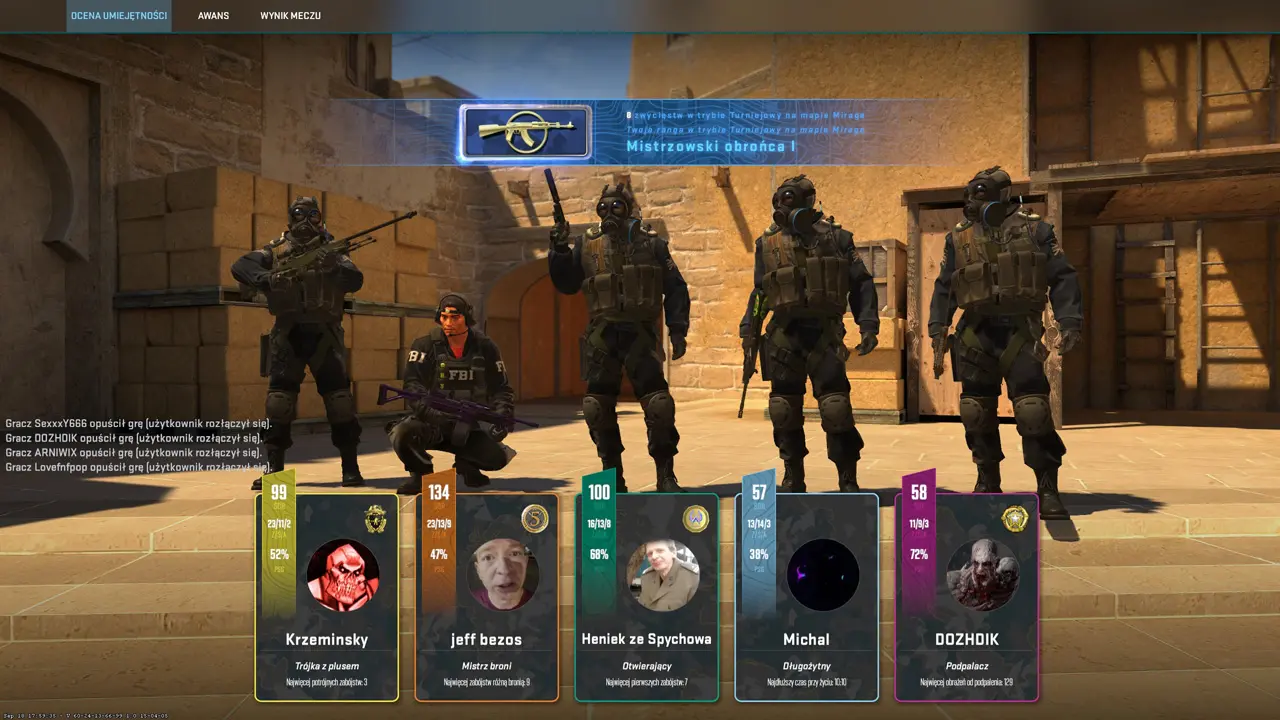The height and width of the screenshot is (720, 1280).
Task: Click DOZHDIK's monster avatar
Action: point(983,575)
